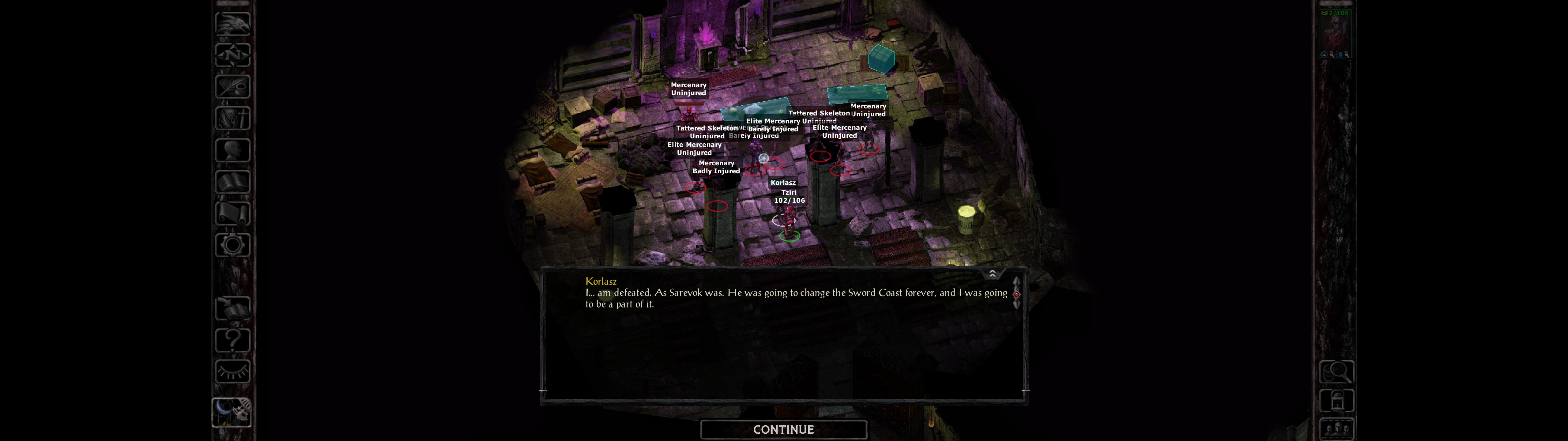Click the dialogue scrollbar's red gem handle
Viewport: 1568px width, 441px height.
click(x=1016, y=294)
